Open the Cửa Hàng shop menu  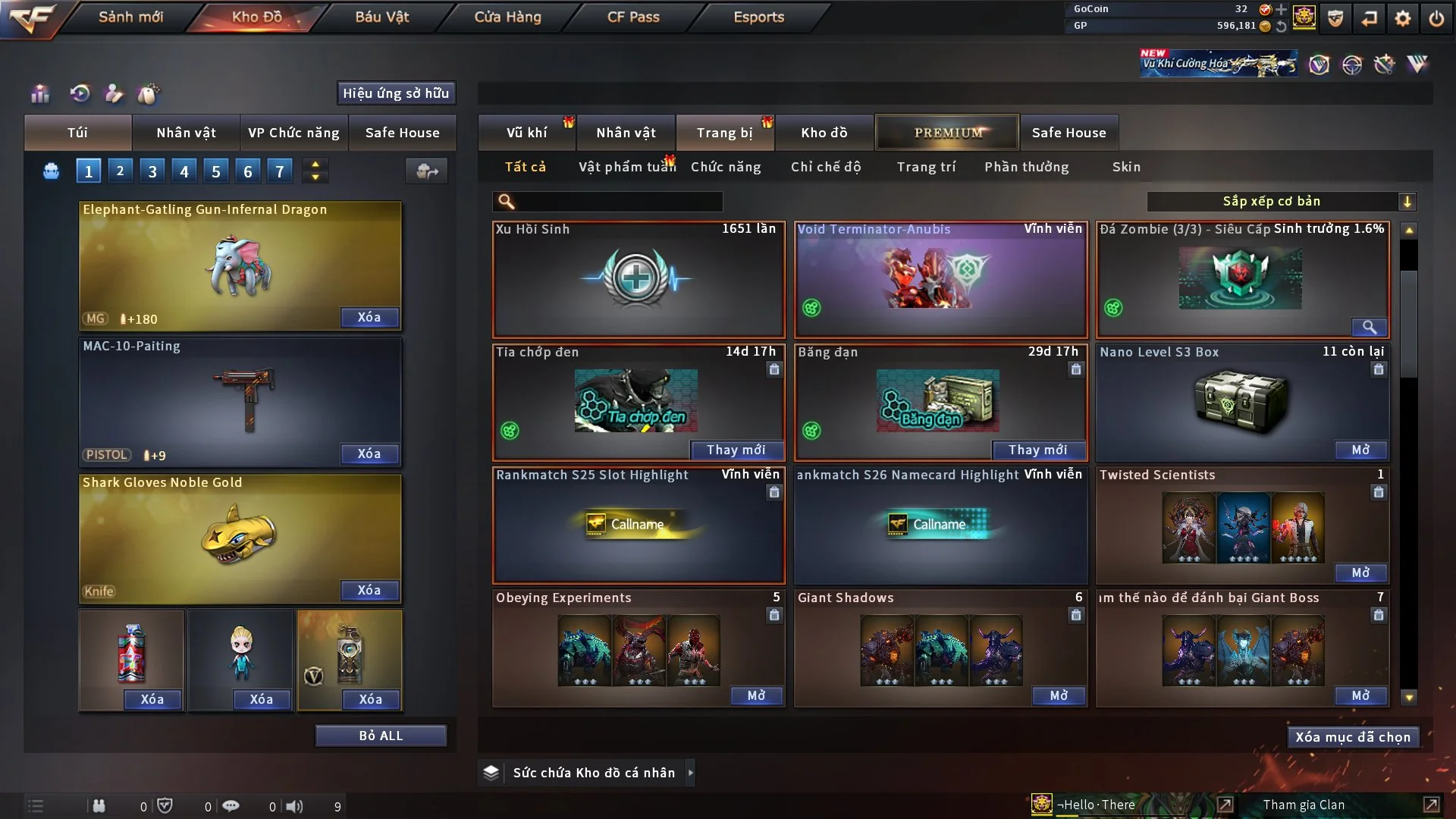[x=507, y=17]
